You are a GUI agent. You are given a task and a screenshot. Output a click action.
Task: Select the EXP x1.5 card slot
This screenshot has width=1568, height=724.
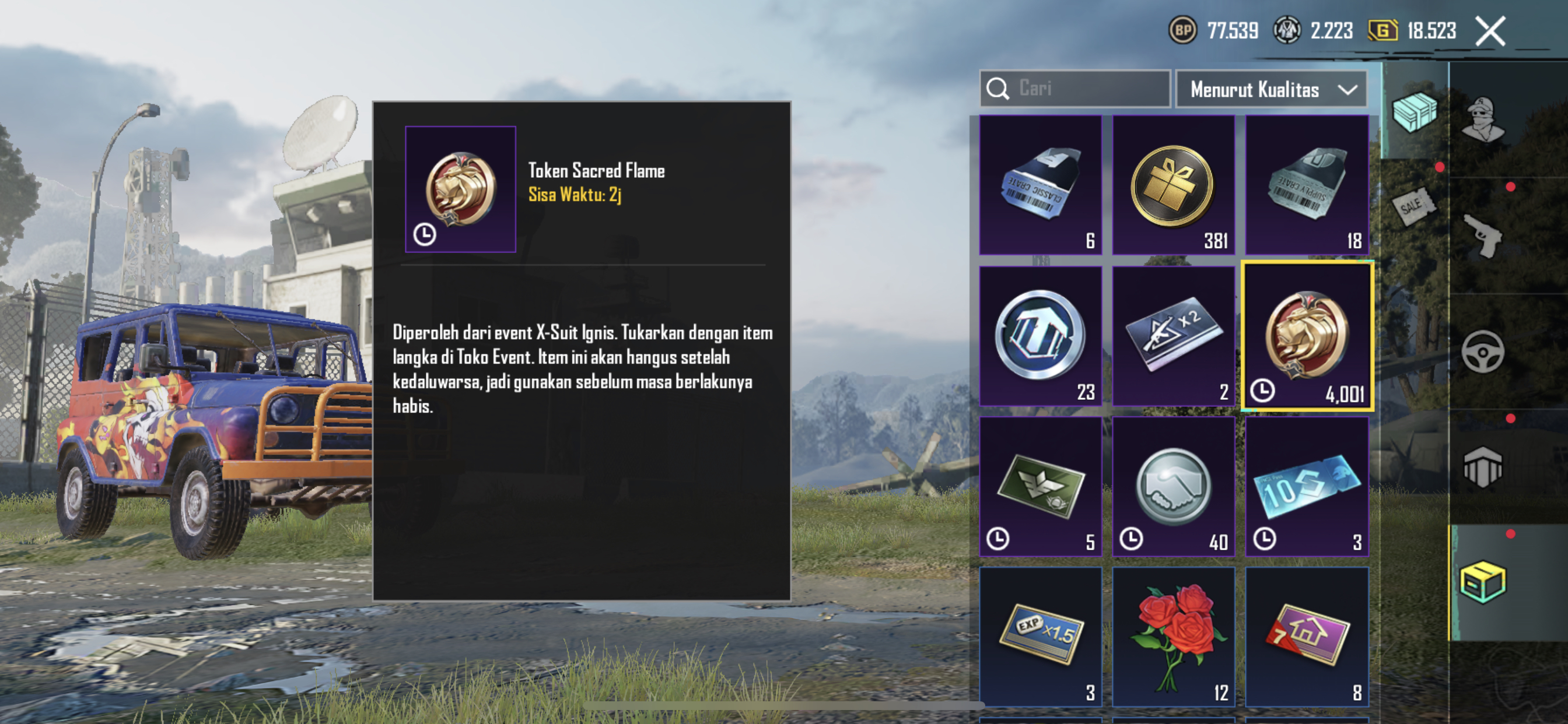[x=1040, y=637]
